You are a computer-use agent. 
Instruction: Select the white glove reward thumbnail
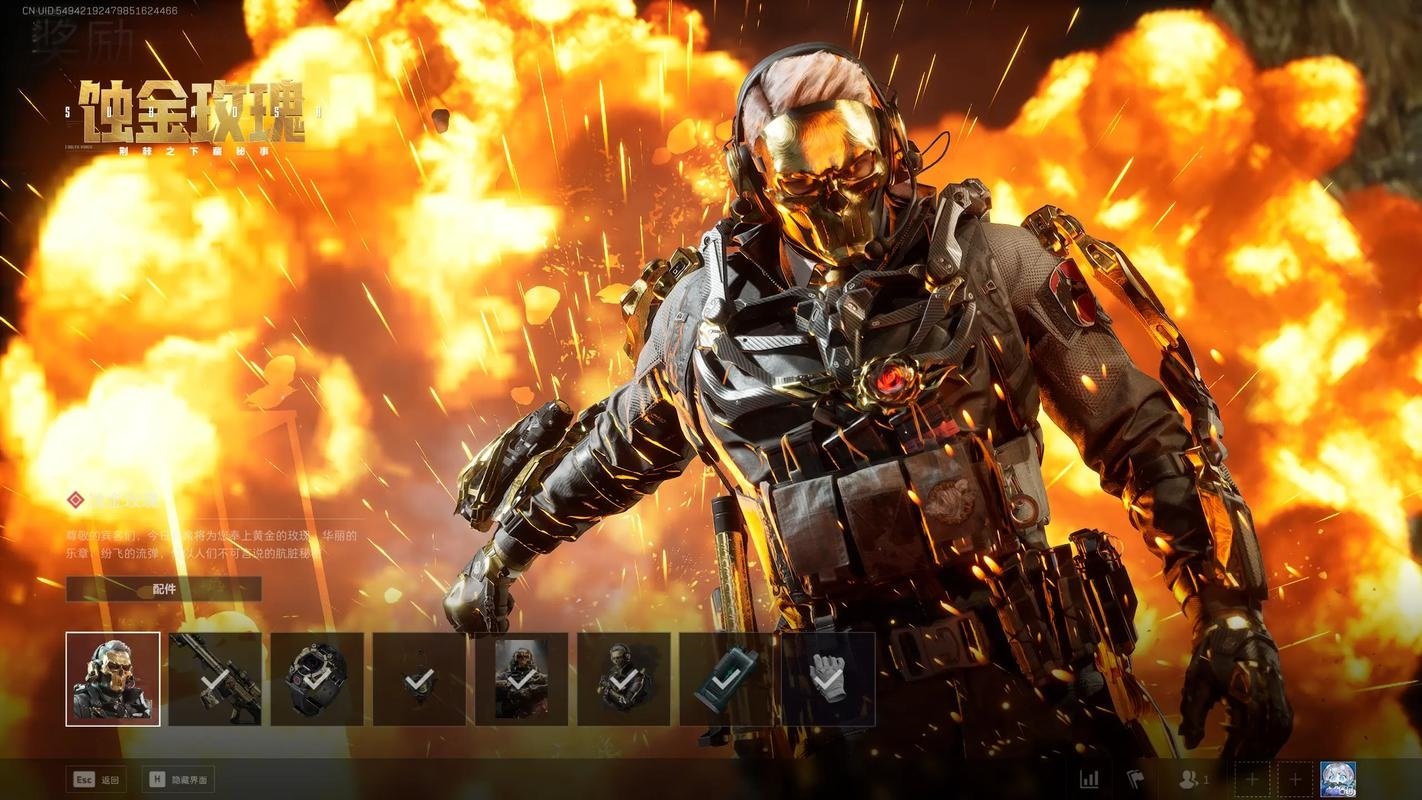(828, 679)
